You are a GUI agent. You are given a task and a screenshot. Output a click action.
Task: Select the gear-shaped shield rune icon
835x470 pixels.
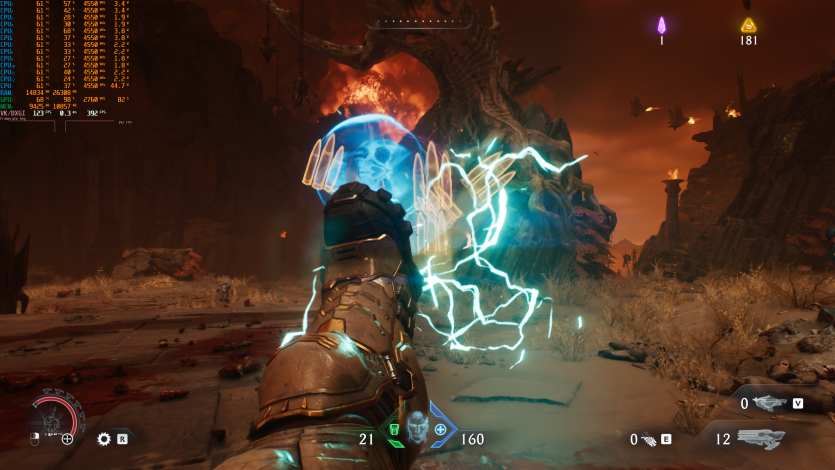tap(104, 438)
